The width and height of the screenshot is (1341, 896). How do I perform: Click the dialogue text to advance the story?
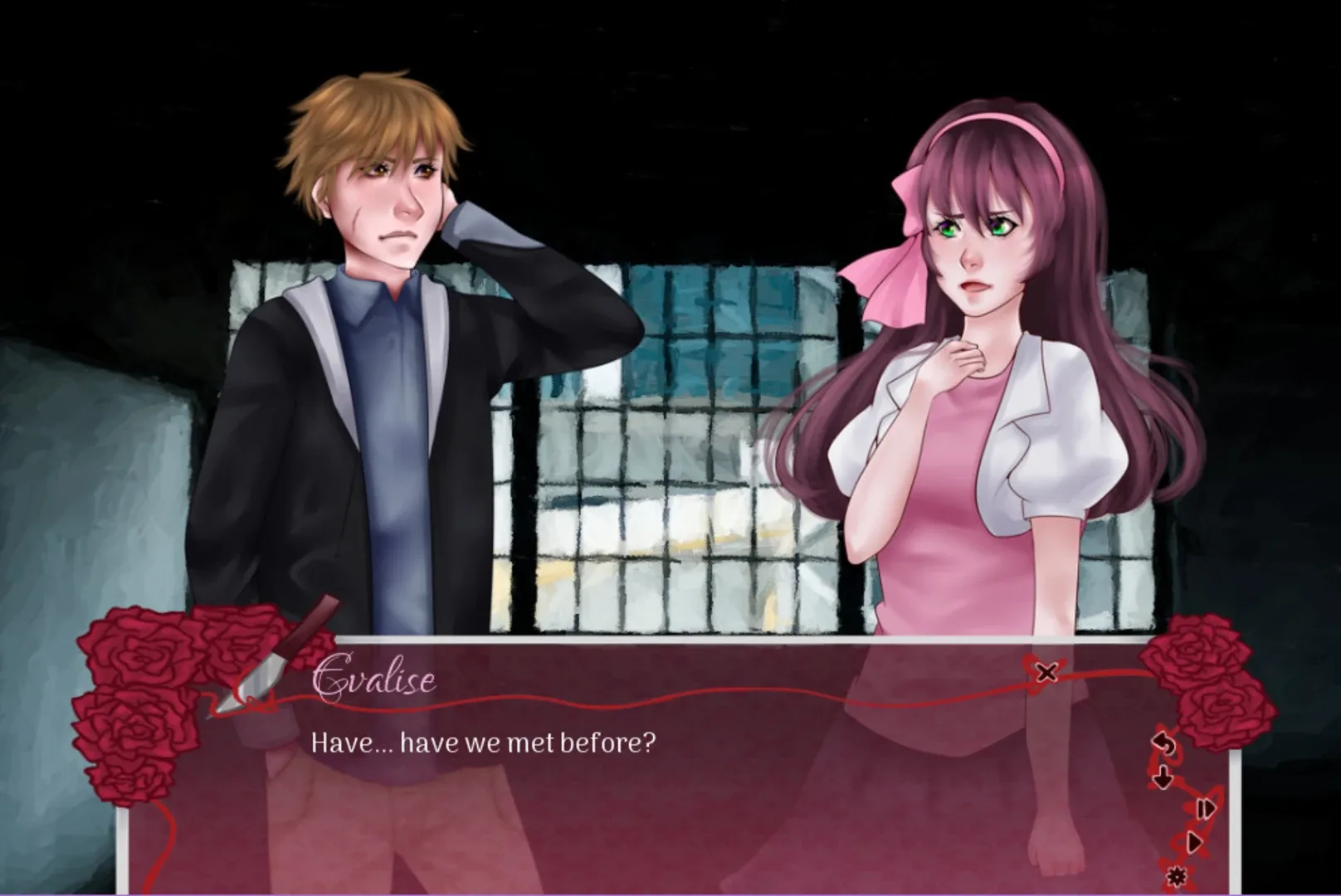tap(484, 743)
